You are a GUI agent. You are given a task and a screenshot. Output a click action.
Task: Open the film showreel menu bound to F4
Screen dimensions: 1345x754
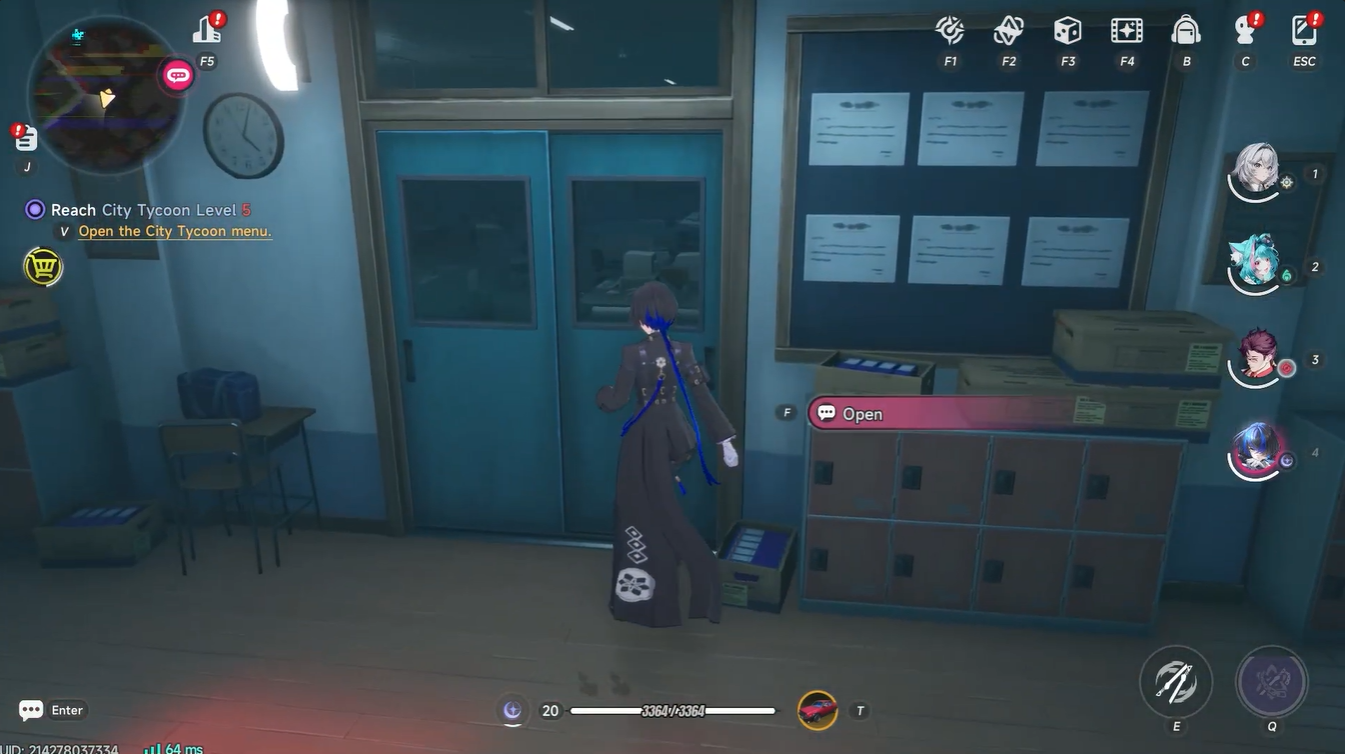(1126, 31)
